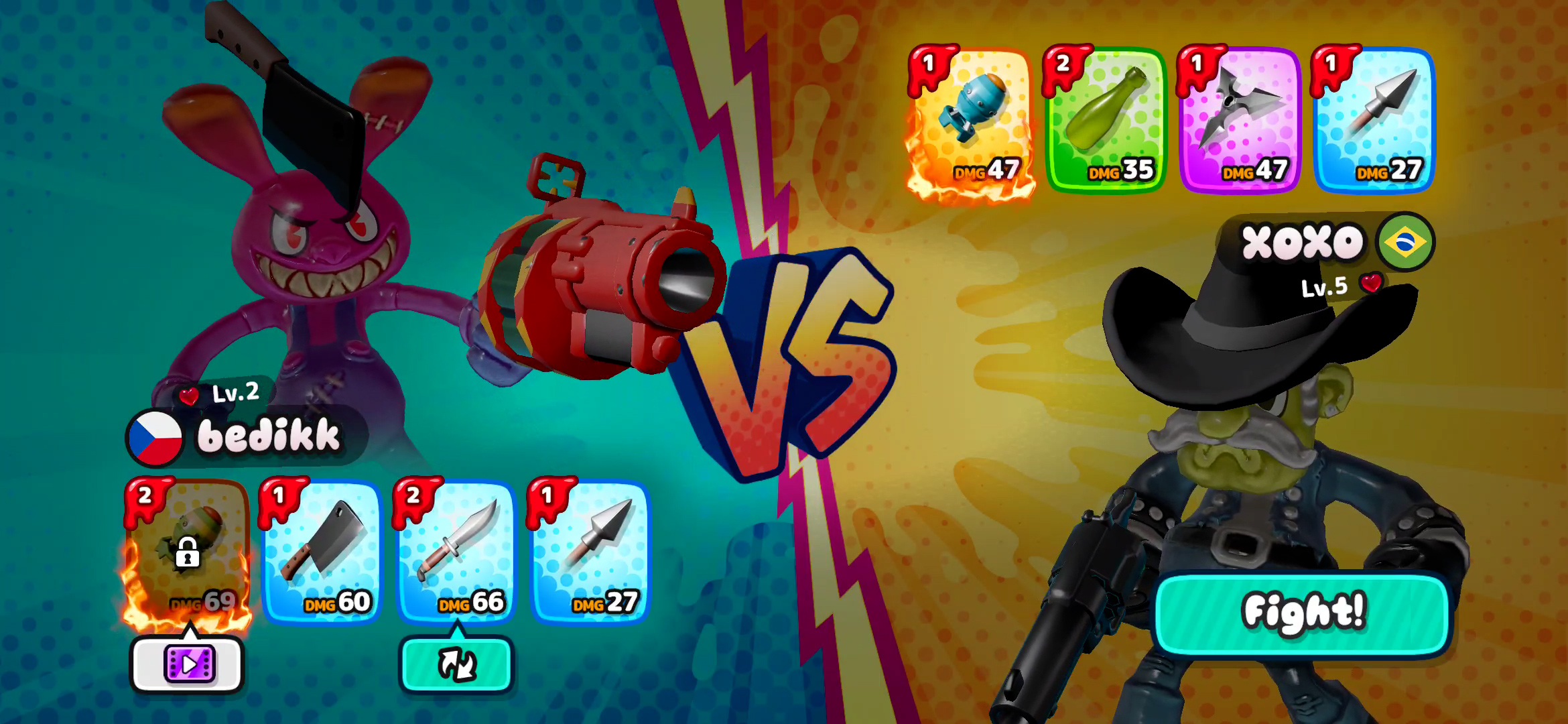This screenshot has height=724, width=1568.
Task: Start the match with the Fight! button
Action: [x=1302, y=613]
